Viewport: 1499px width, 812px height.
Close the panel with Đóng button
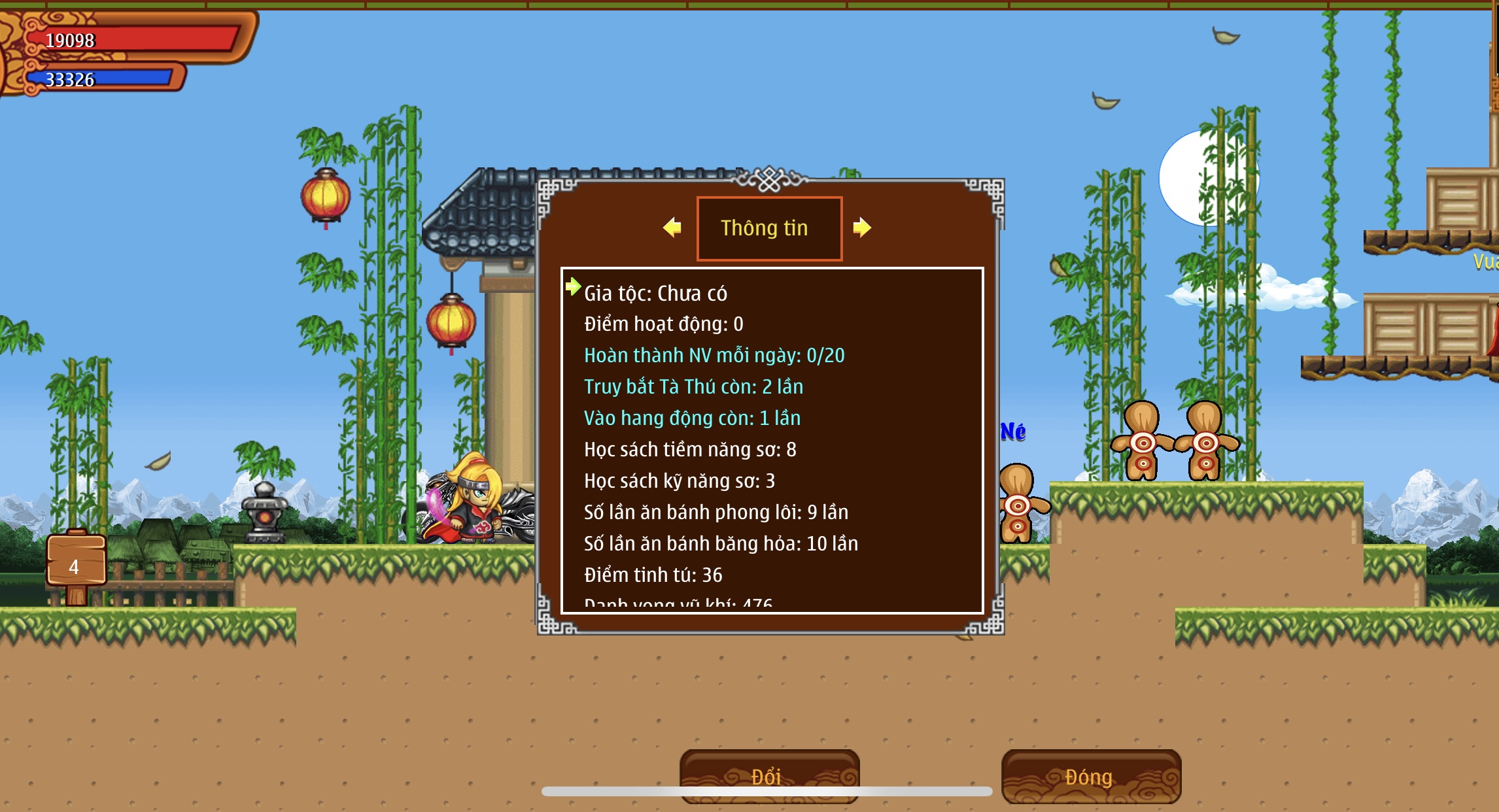click(x=1090, y=776)
